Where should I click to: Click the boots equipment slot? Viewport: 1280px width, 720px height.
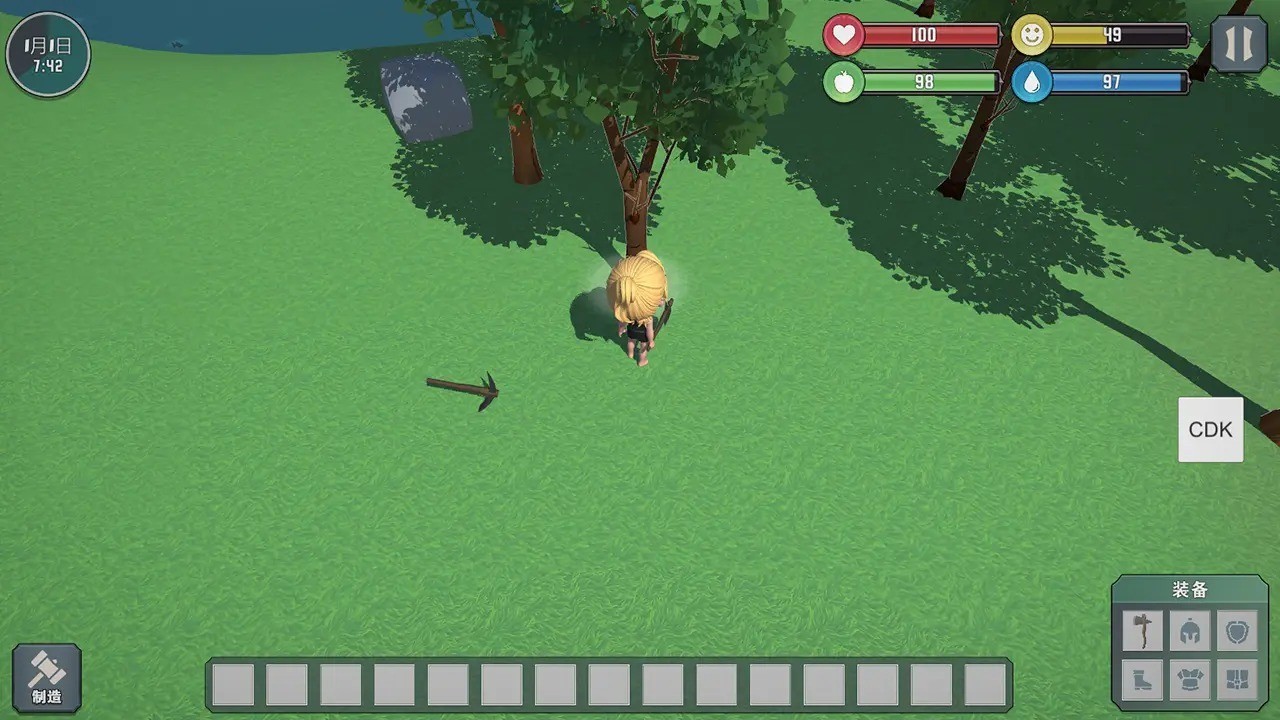pos(1143,680)
